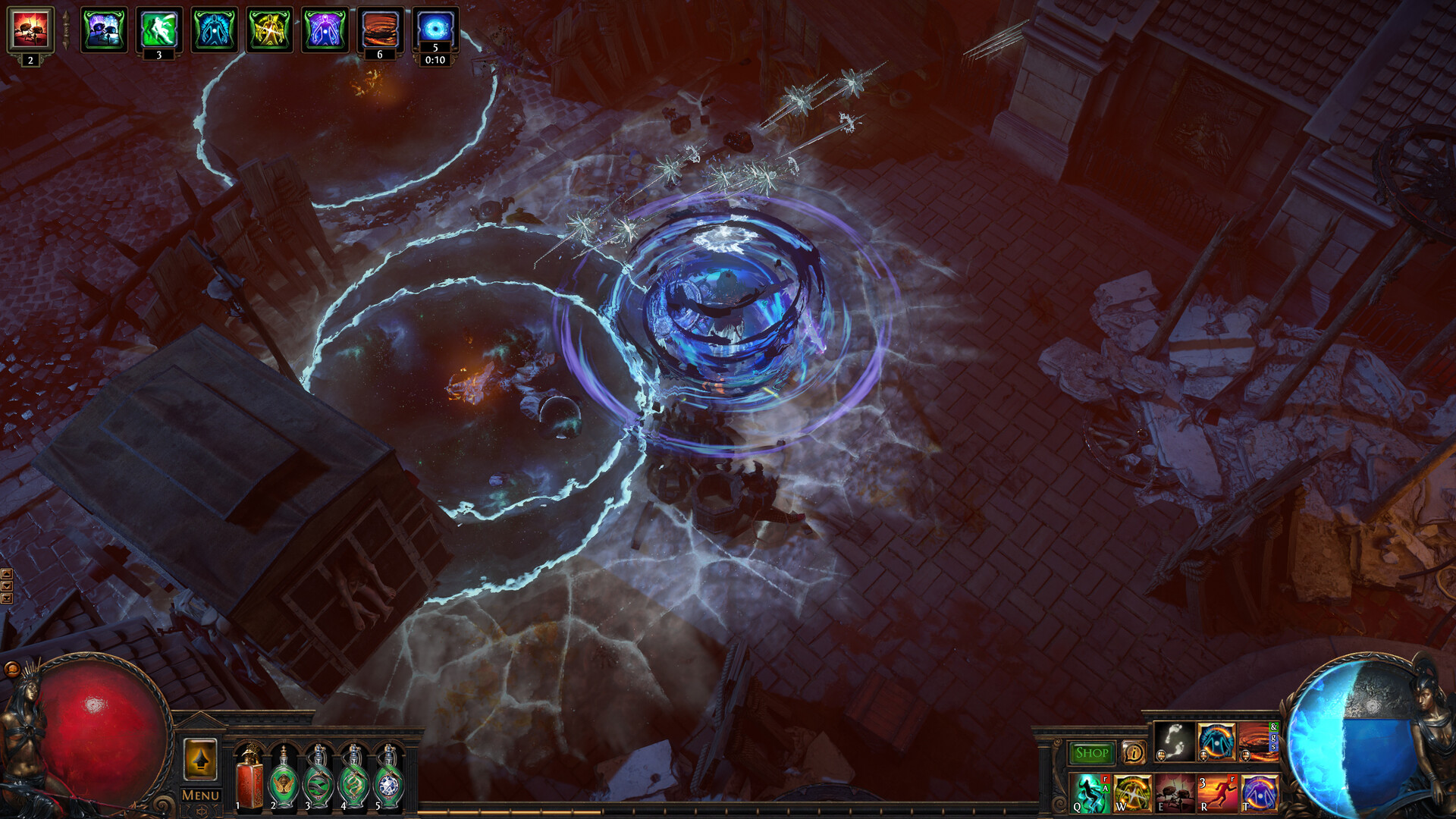Open the Menu panel
The image size is (1456, 819).
(199, 795)
